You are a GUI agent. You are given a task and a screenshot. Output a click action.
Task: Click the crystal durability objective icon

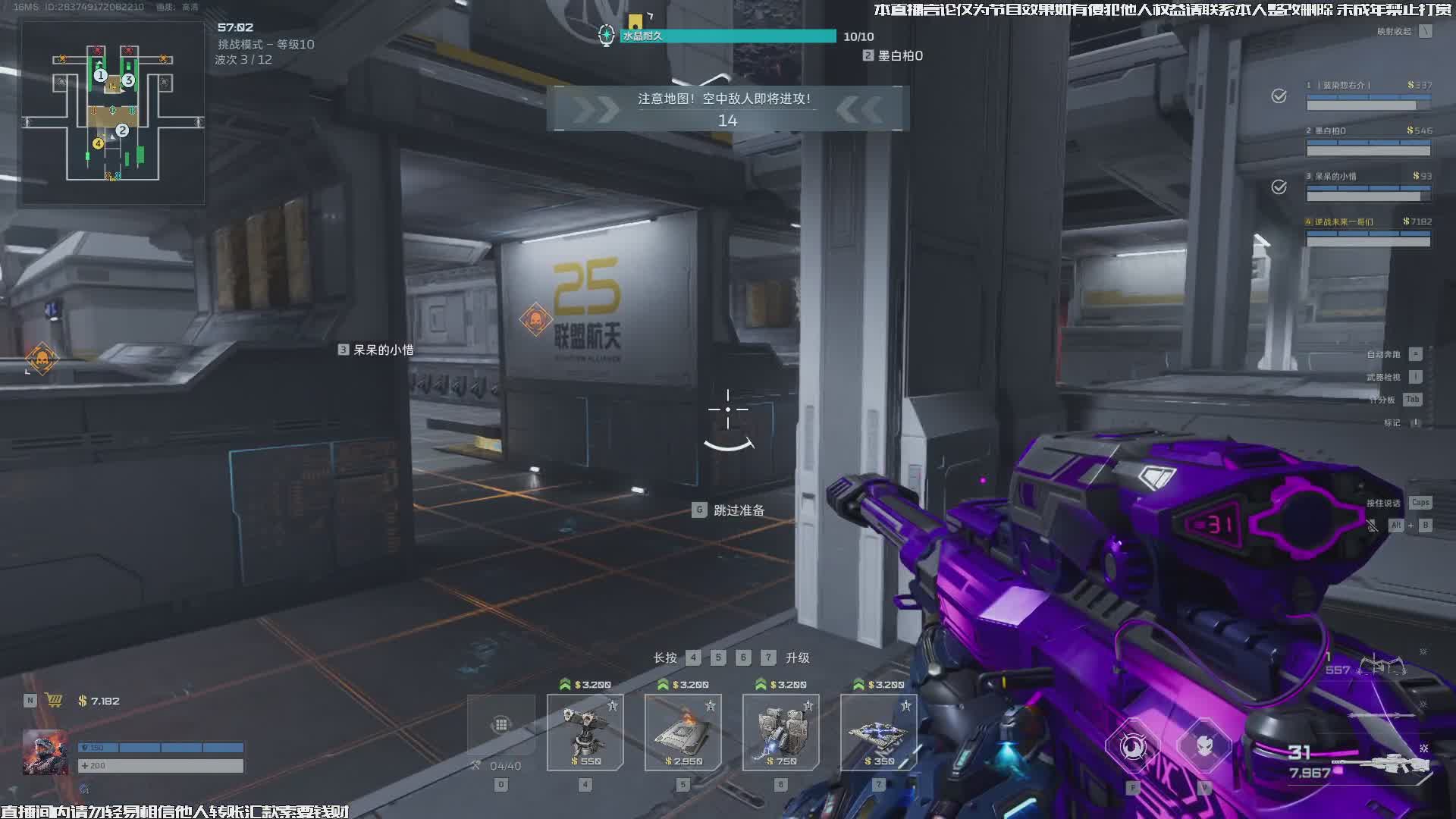606,35
